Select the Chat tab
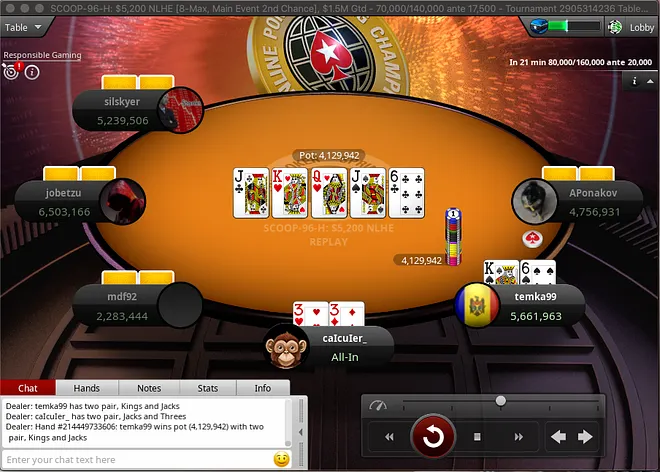Screen dimensions: 660x472 pos(28,388)
